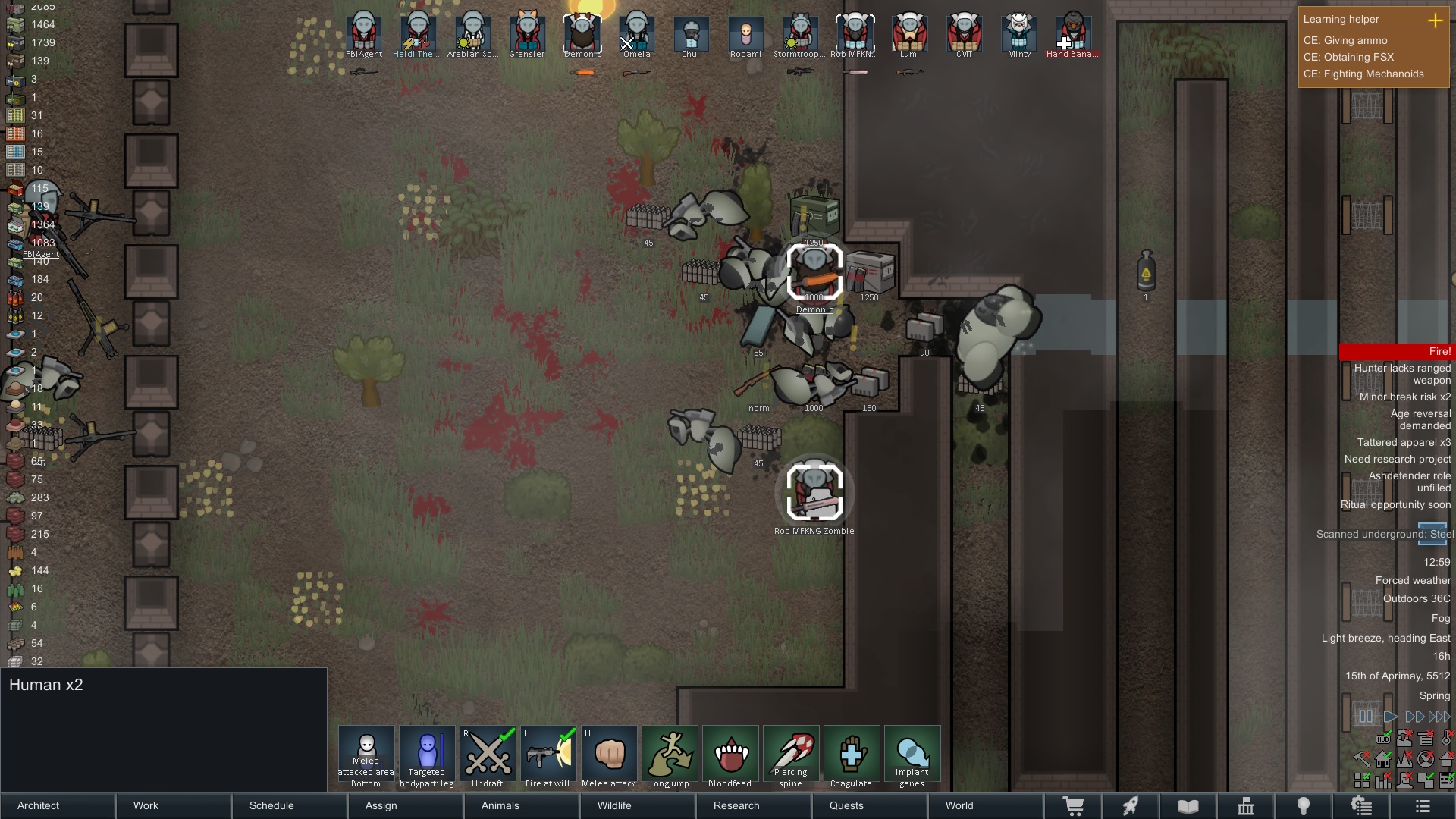Image resolution: width=1456 pixels, height=819 pixels.
Task: Switch to the Work tab
Action: click(x=174, y=805)
